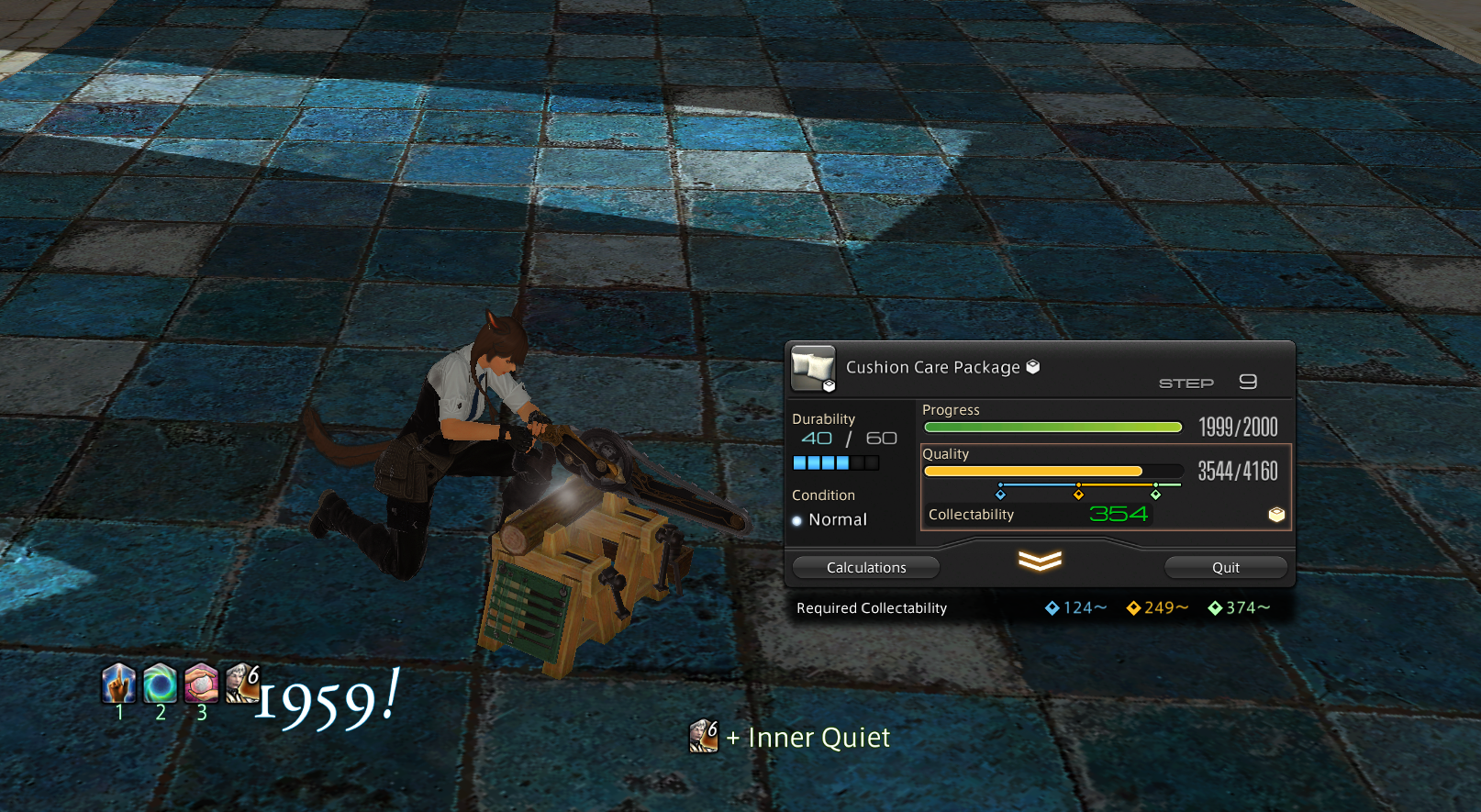This screenshot has height=812, width=1481.
Task: Collapse the crafting panel with the double chevron
Action: [x=1037, y=561]
